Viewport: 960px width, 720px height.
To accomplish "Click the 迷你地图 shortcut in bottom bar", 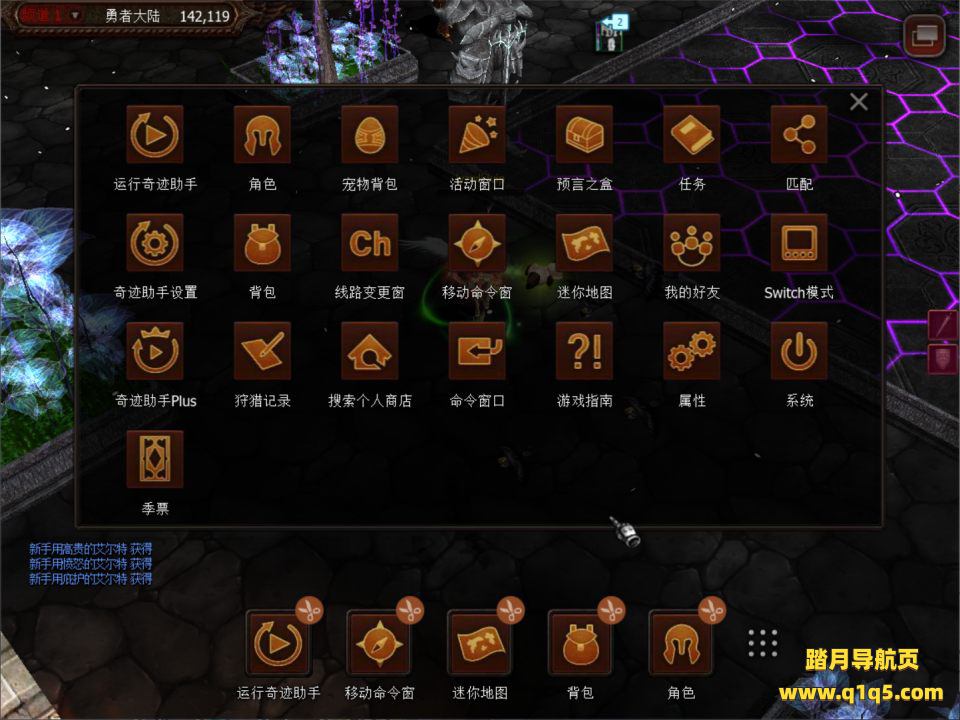I will click(x=480, y=642).
